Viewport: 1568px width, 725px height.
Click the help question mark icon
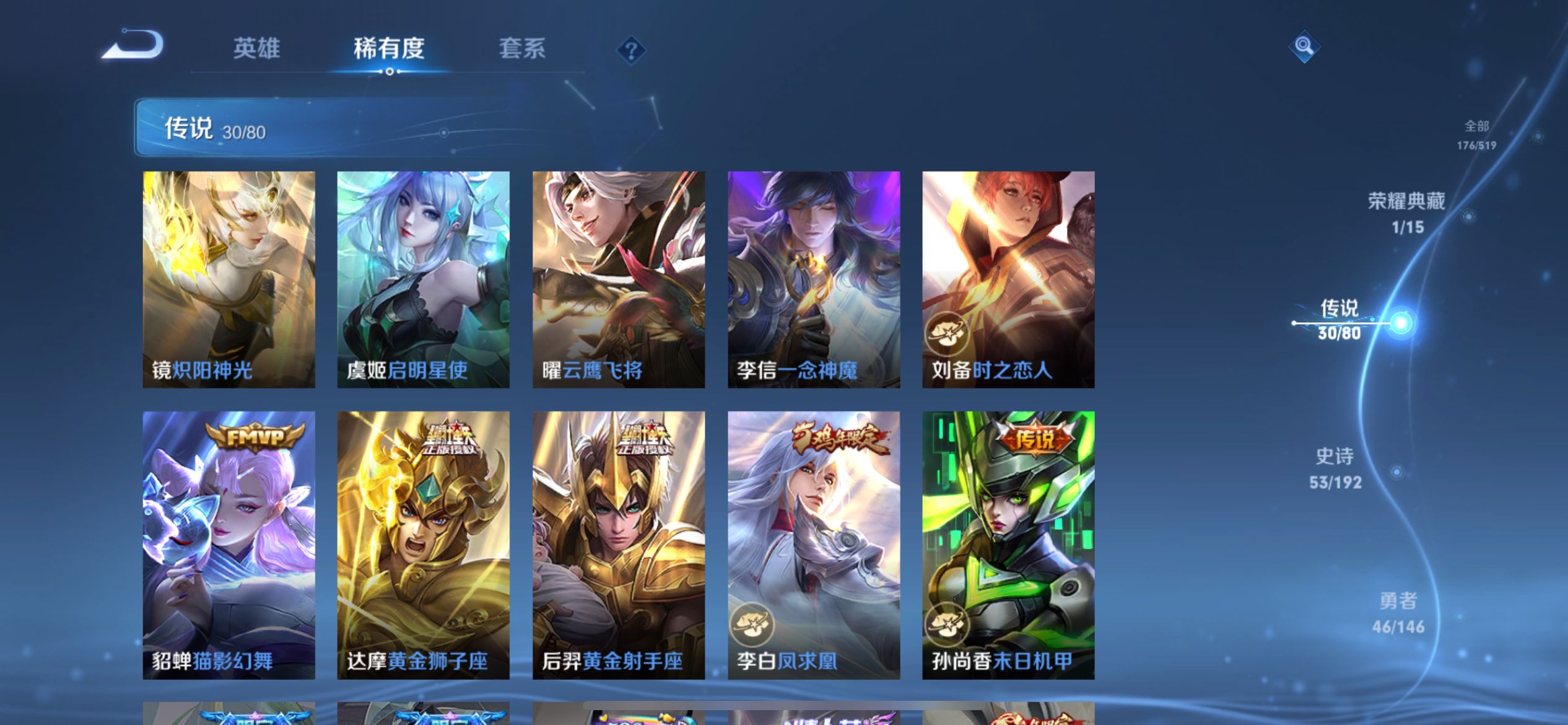[x=630, y=51]
